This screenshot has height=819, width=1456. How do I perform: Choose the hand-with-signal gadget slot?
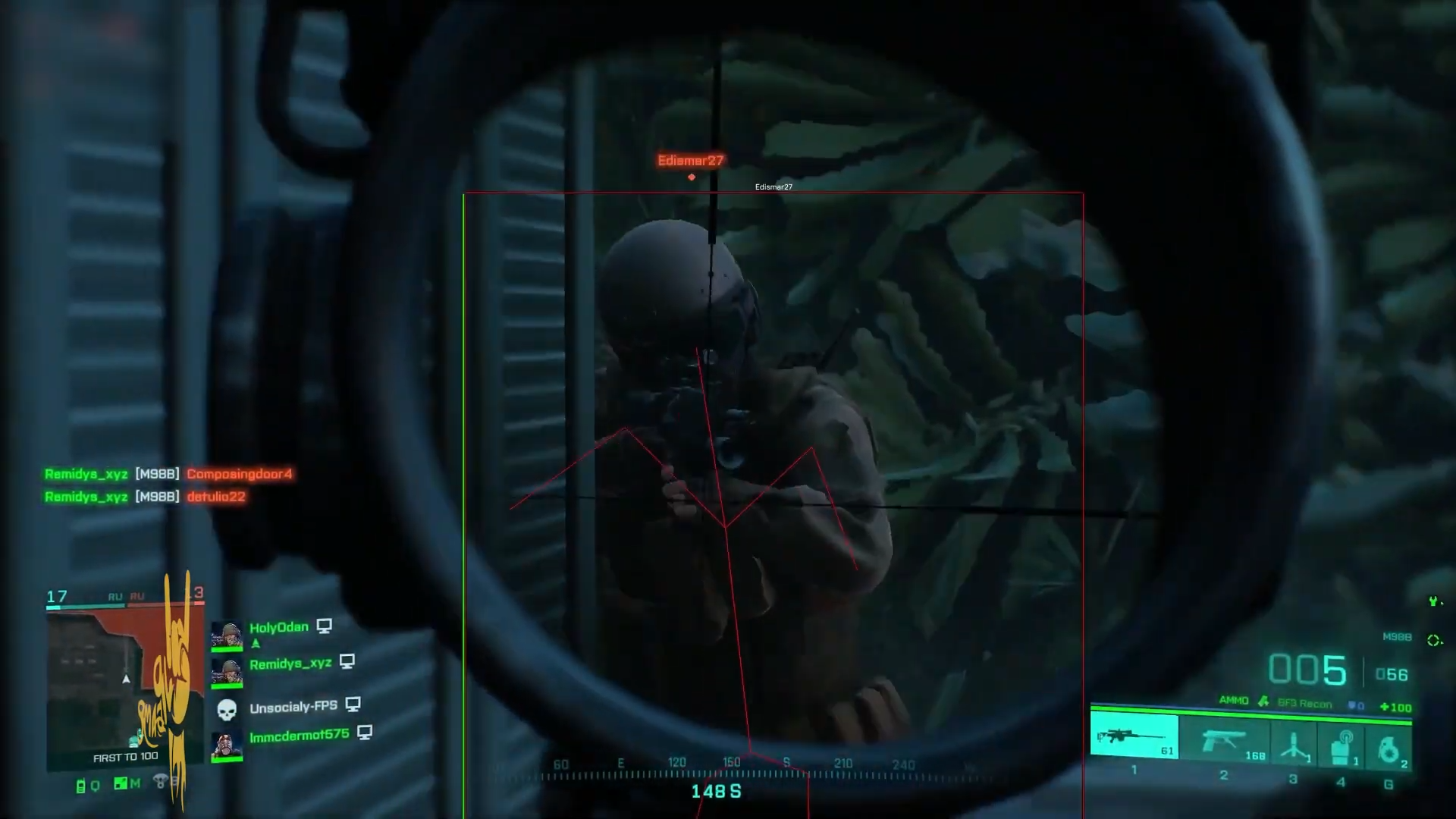[1342, 745]
